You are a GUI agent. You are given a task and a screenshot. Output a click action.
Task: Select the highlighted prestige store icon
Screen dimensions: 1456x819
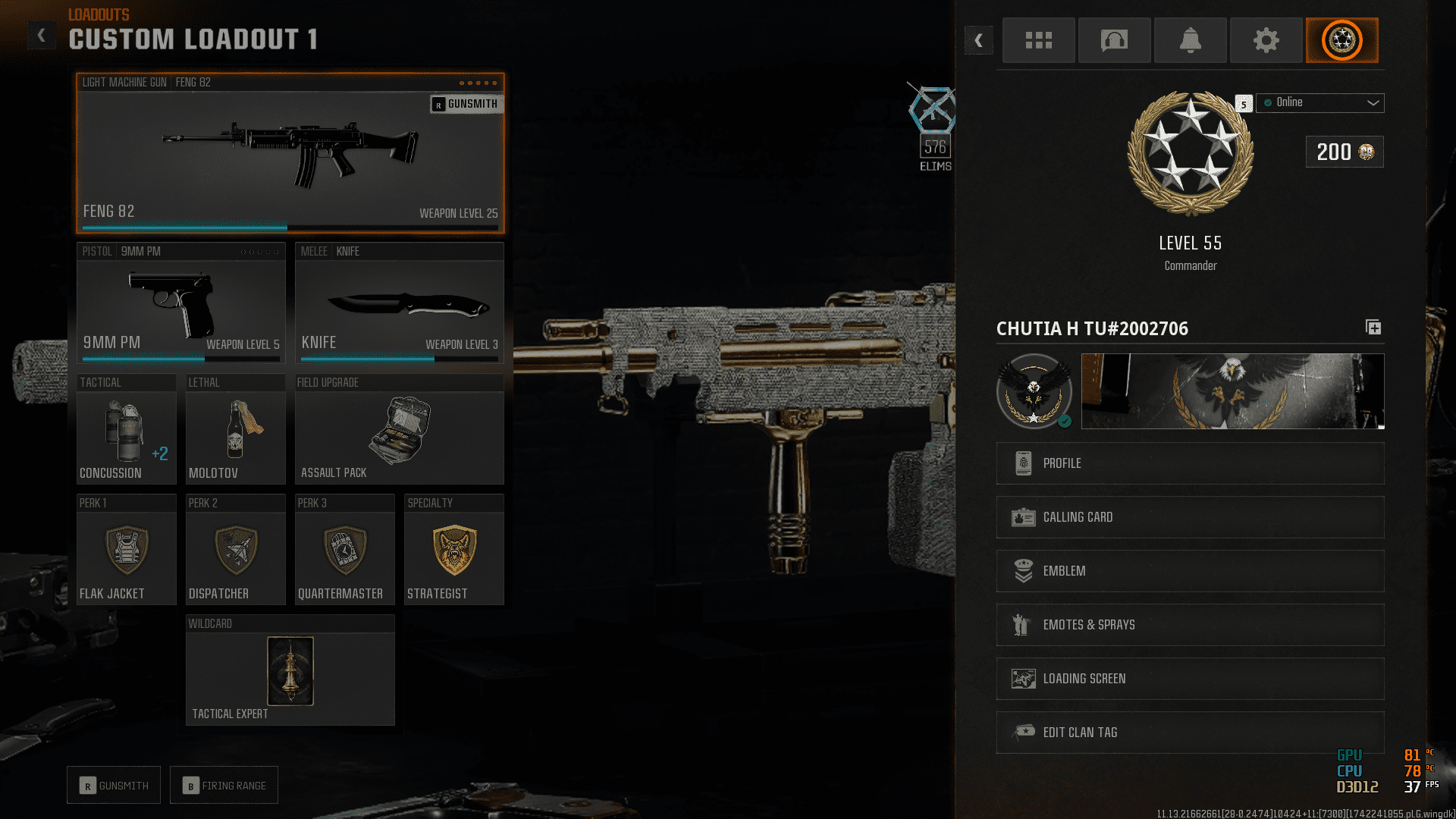[1341, 40]
